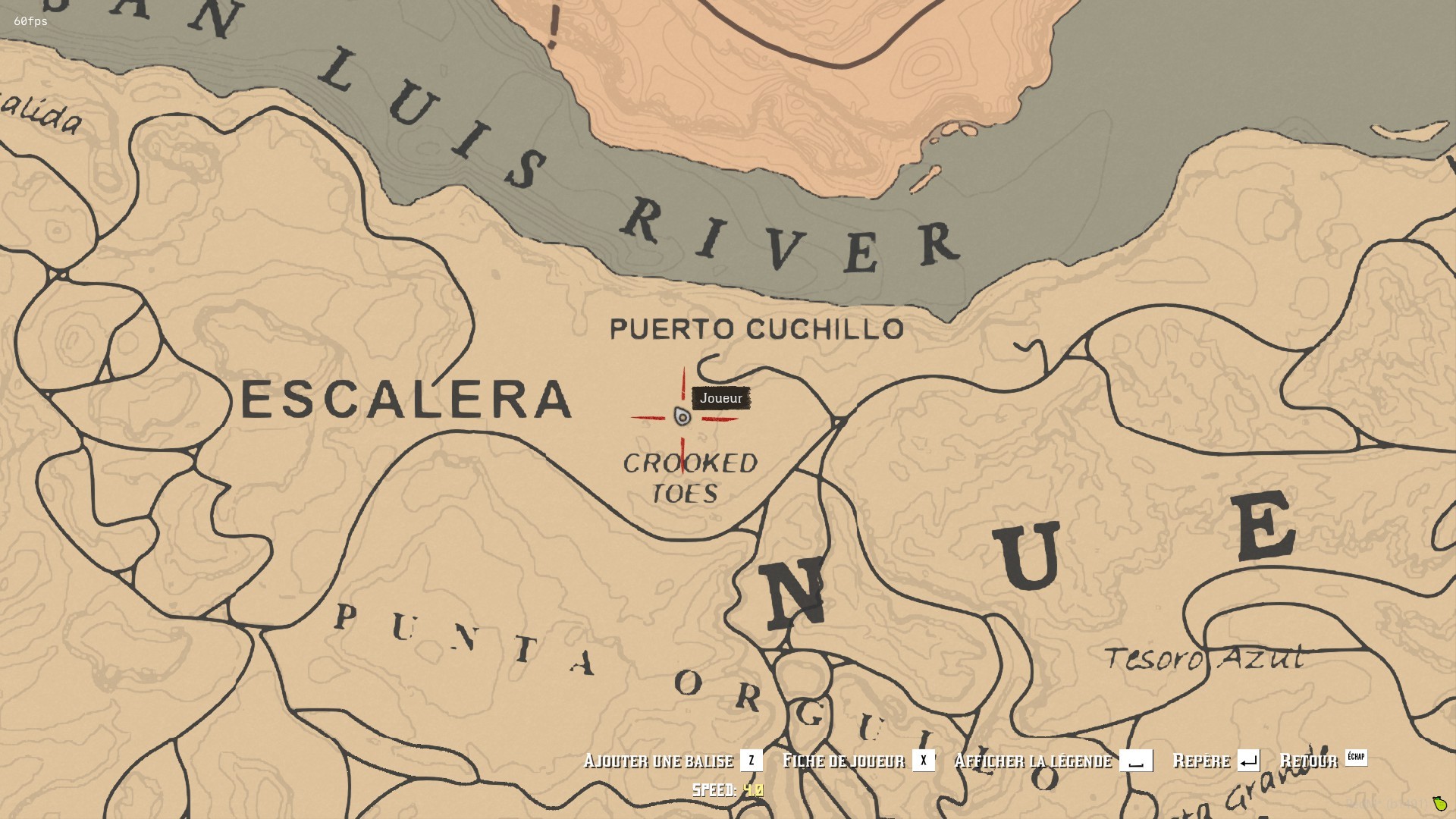The width and height of the screenshot is (1456, 819).
Task: Show the map legend via Afficher la légende
Action: pos(1032,761)
